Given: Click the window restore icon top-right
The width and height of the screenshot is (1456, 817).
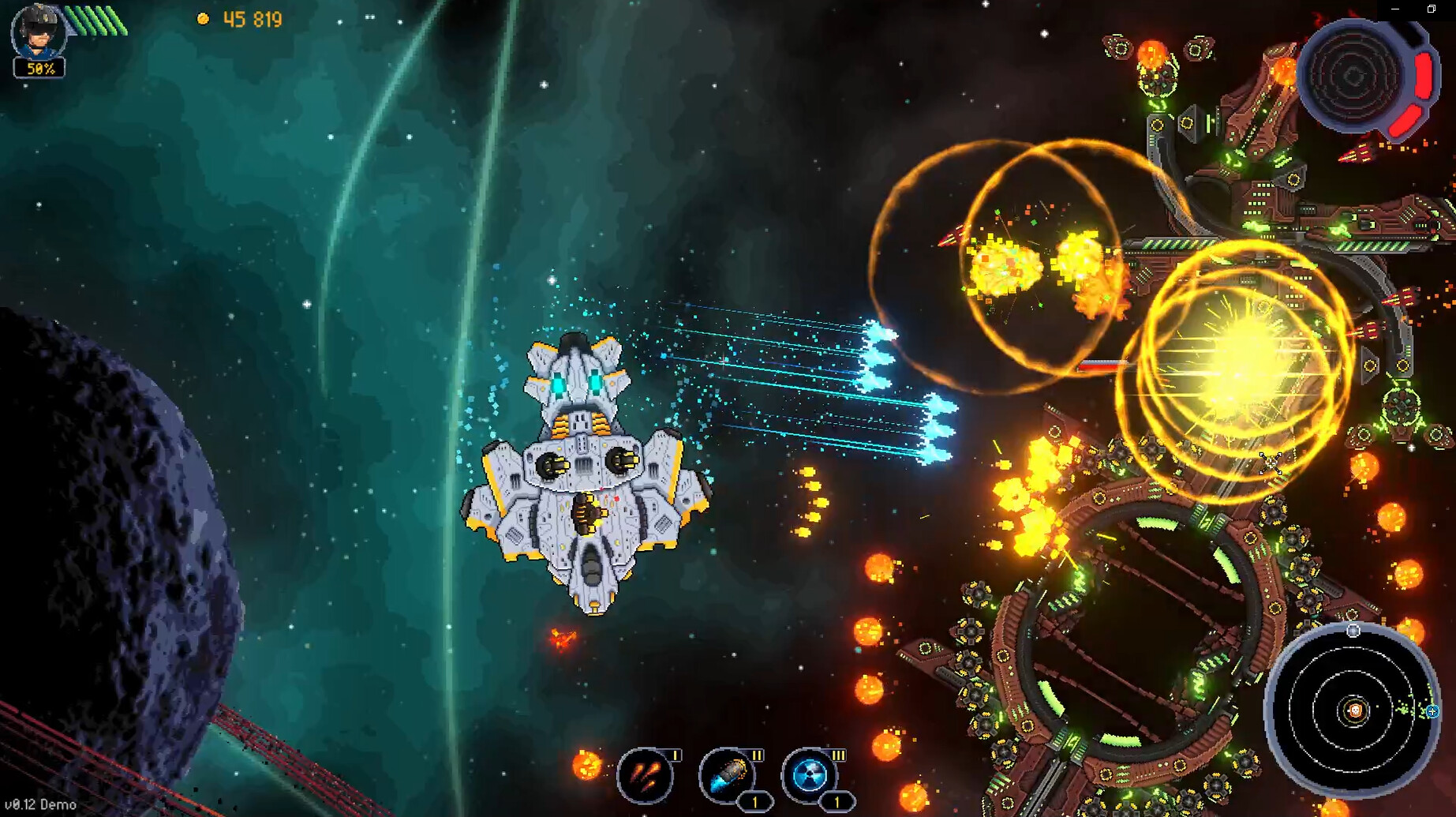Looking at the screenshot, I should coord(1431,10).
